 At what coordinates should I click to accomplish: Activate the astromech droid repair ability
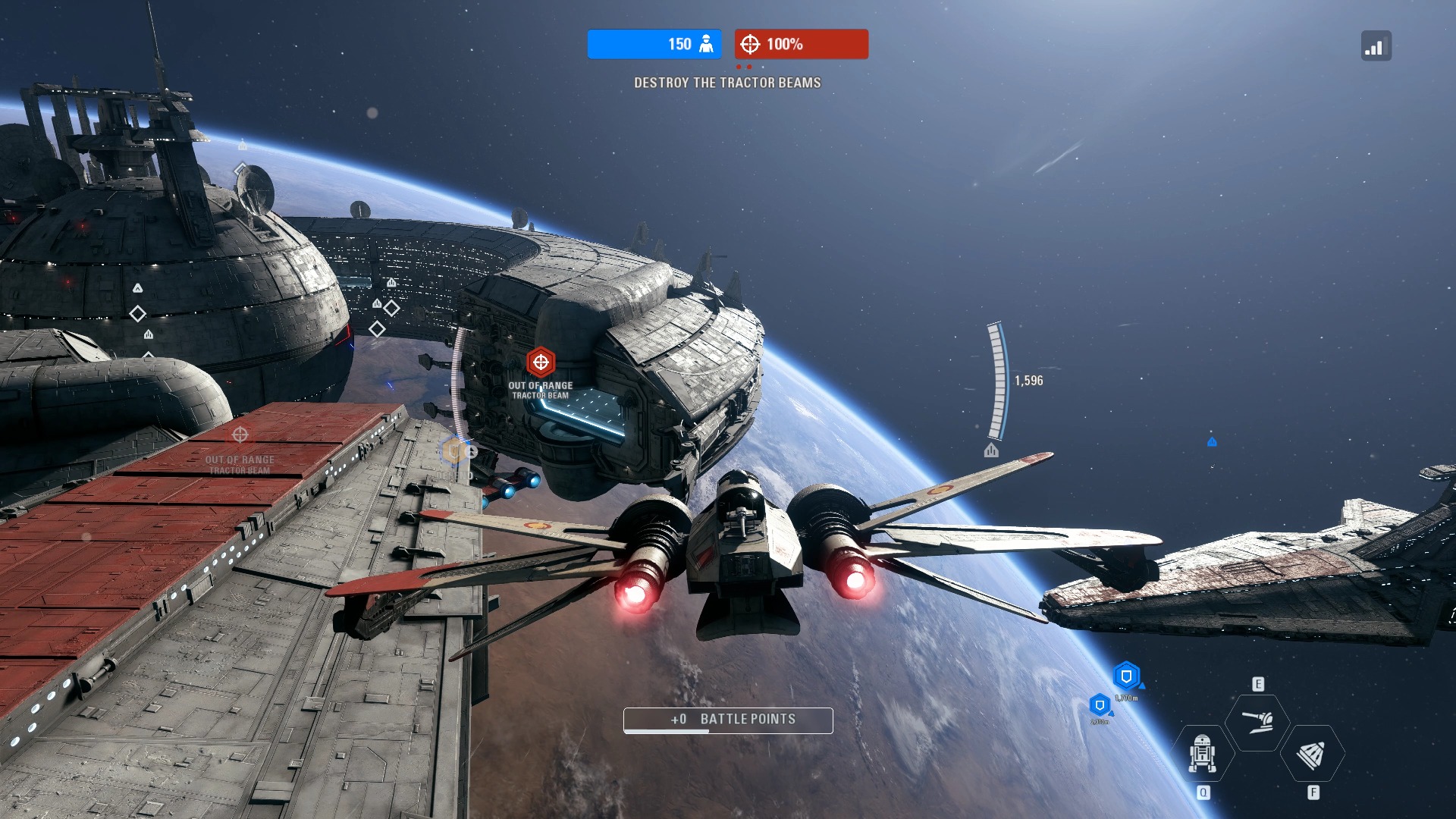tap(1203, 753)
